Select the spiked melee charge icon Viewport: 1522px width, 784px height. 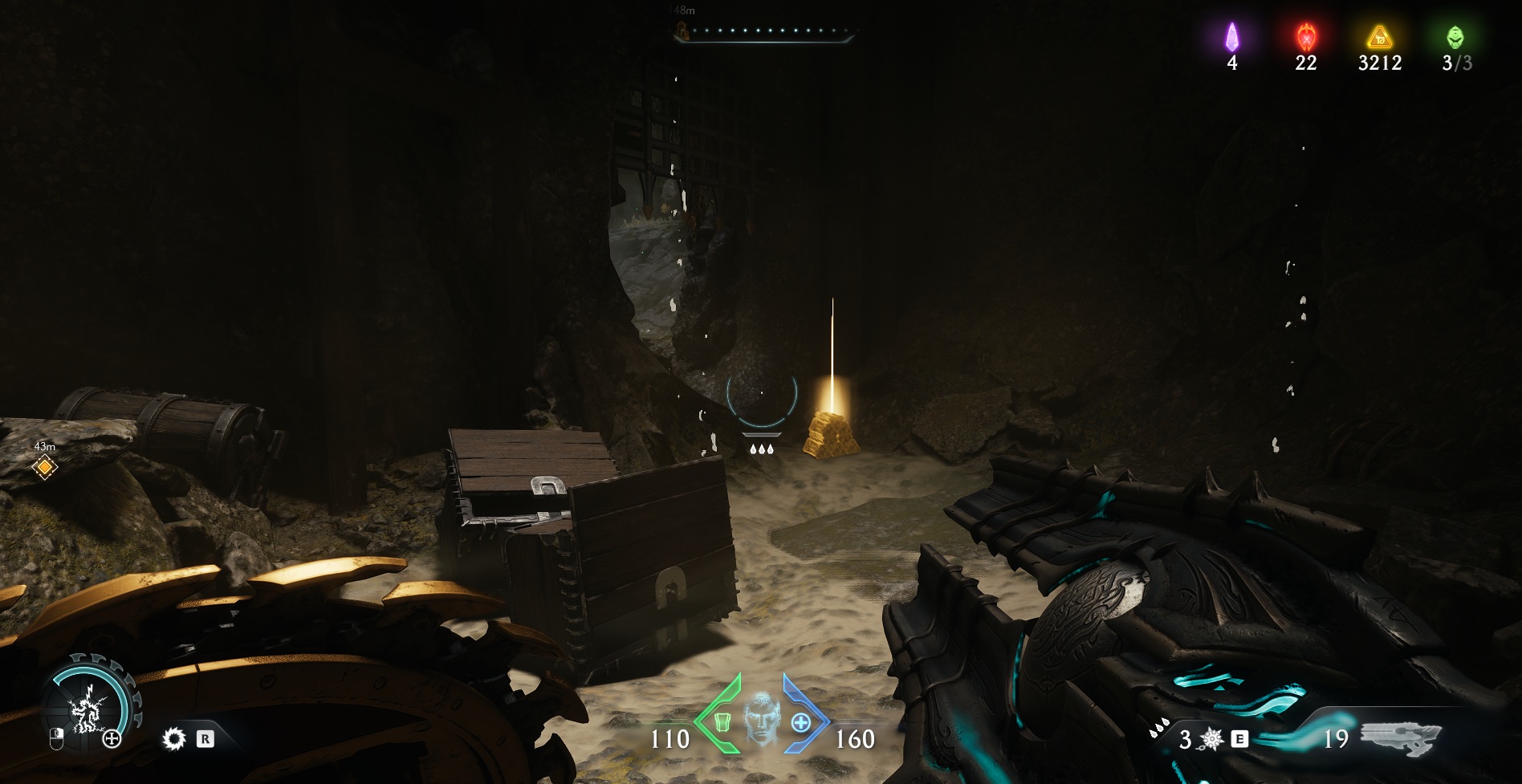coord(1211,739)
